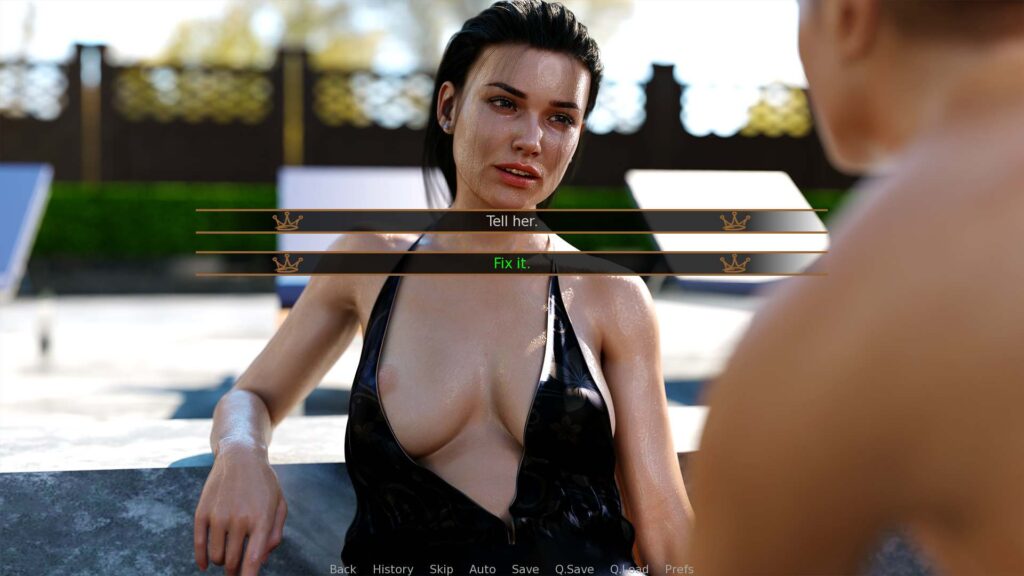Open the Prefs menu
This screenshot has width=1024, height=576.
point(679,569)
